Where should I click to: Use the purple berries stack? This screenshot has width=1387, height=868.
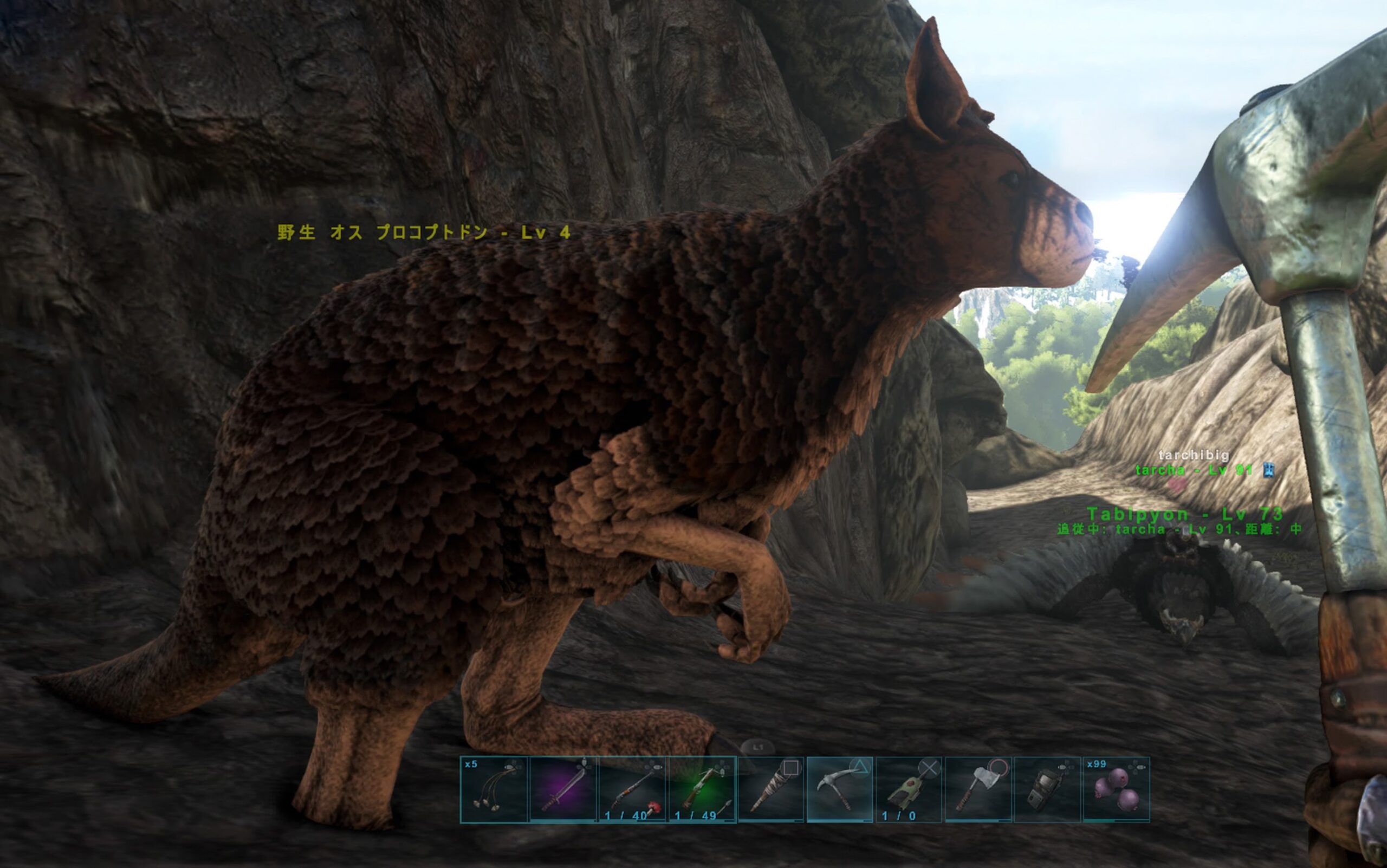coord(1116,789)
